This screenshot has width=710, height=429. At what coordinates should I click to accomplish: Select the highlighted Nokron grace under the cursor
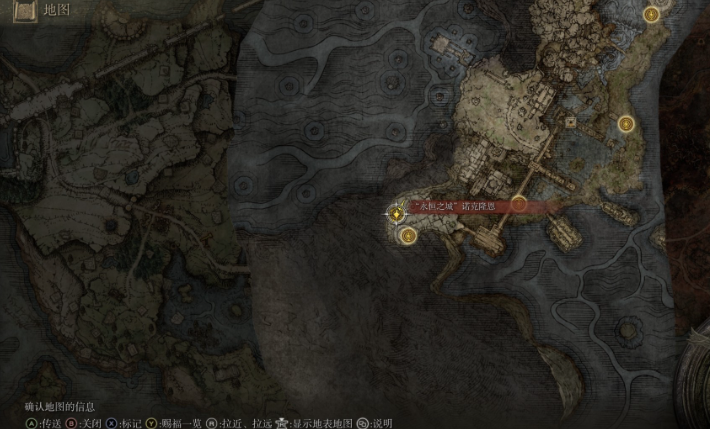pyautogui.click(x=397, y=212)
